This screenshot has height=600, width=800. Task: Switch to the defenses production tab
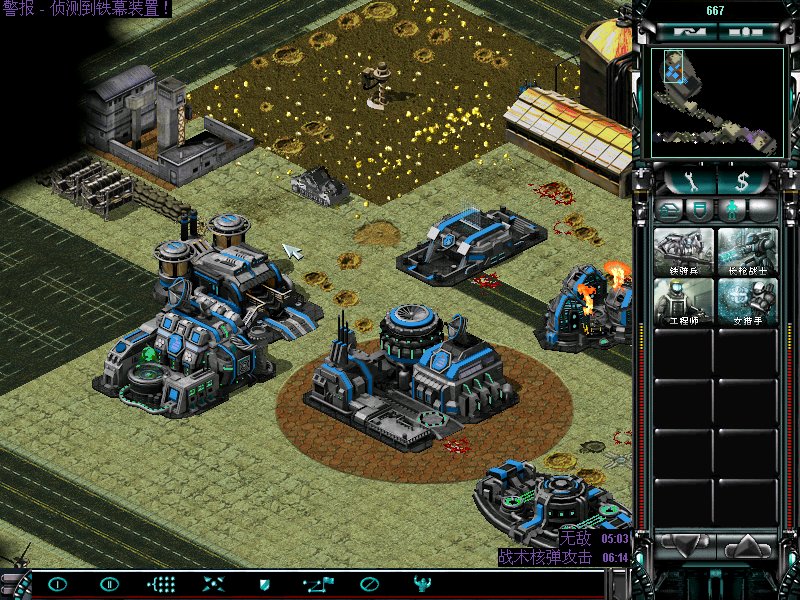701,210
